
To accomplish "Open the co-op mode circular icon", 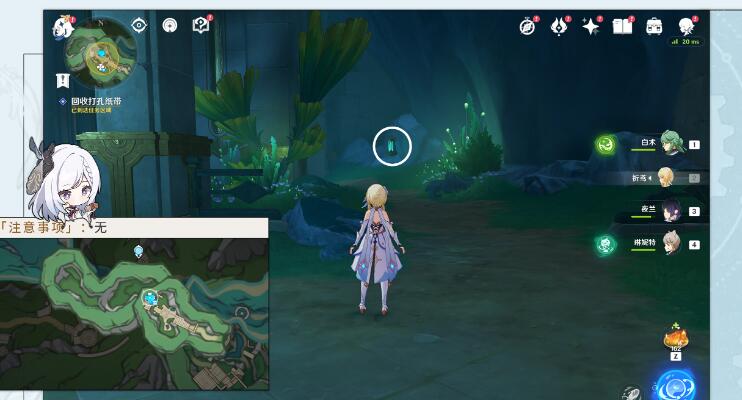I will point(170,26).
